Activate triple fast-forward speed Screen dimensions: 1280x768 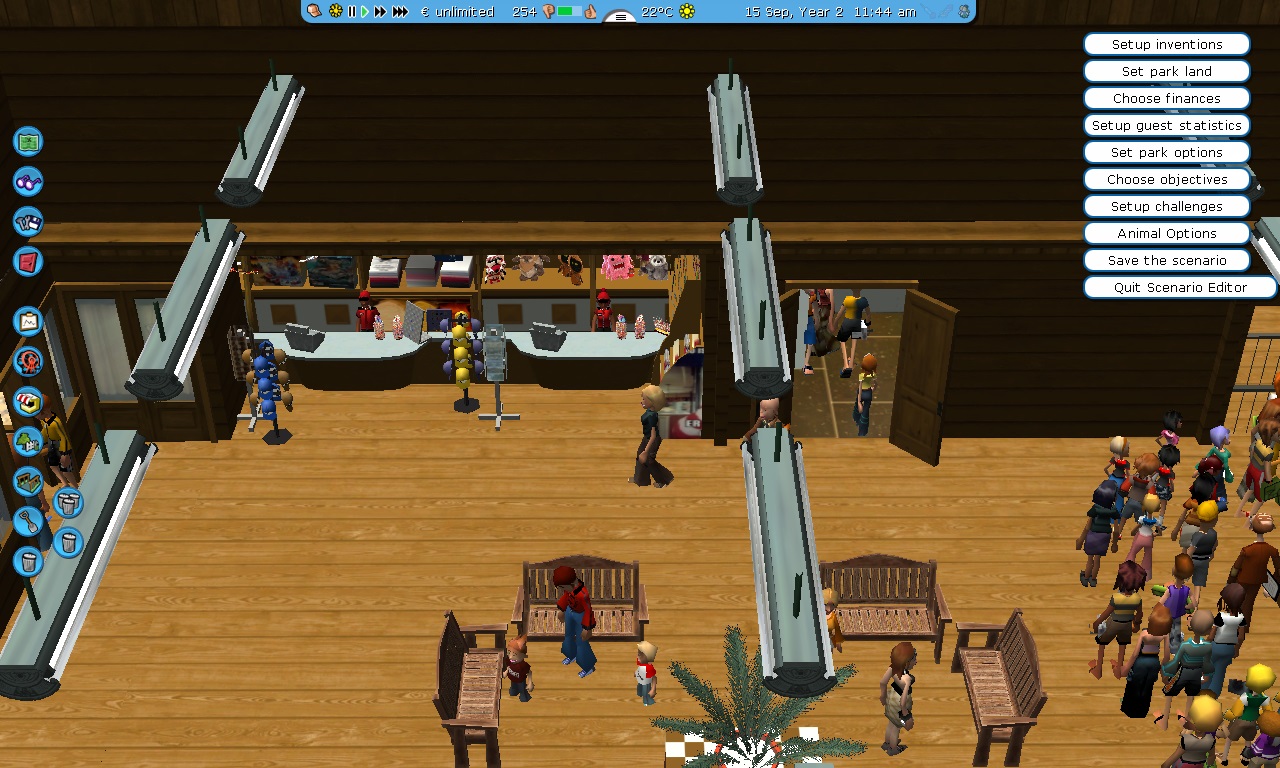(x=400, y=12)
